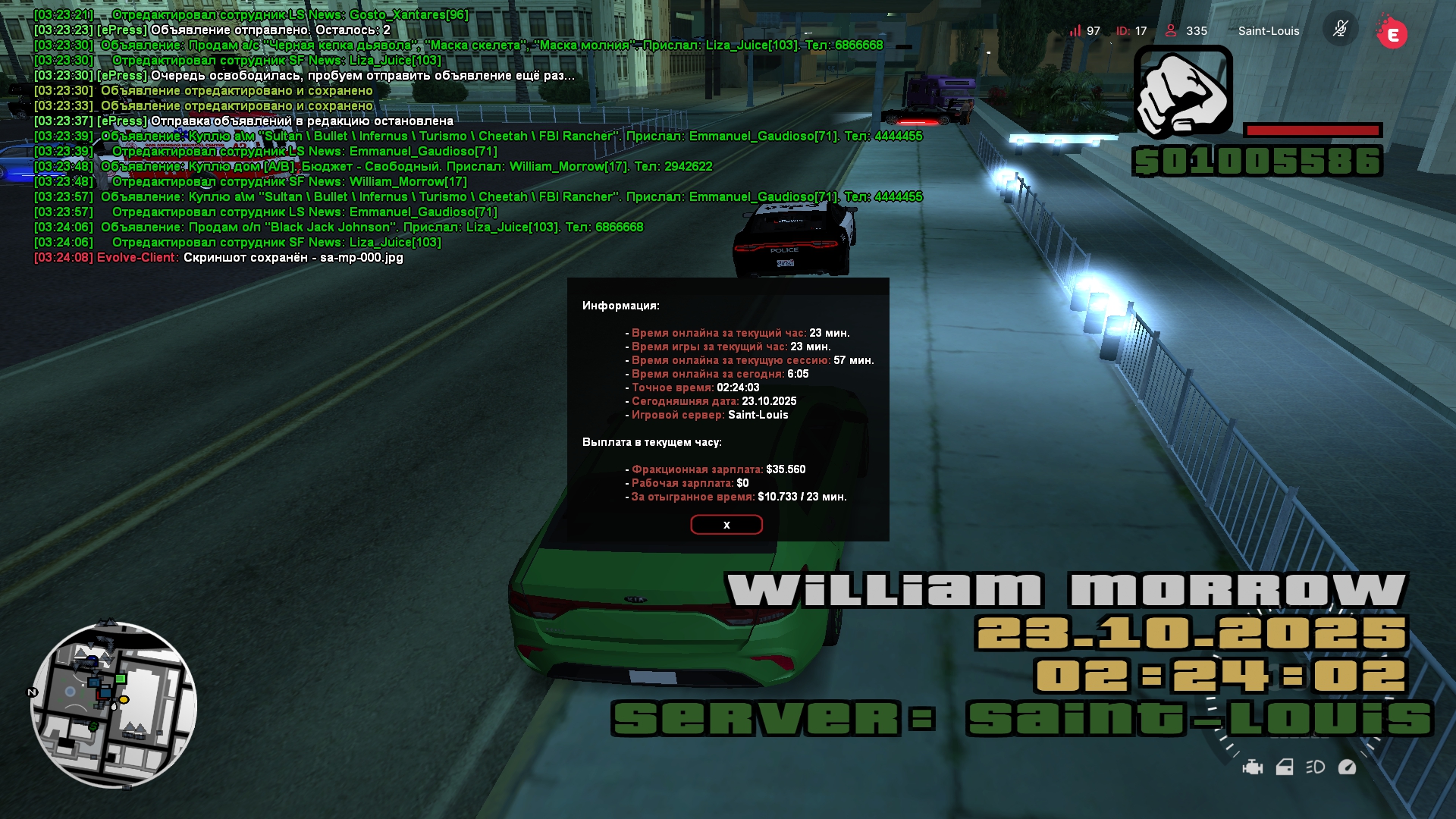Toggle the muted microphone icon
The image size is (1456, 819).
(1340, 30)
